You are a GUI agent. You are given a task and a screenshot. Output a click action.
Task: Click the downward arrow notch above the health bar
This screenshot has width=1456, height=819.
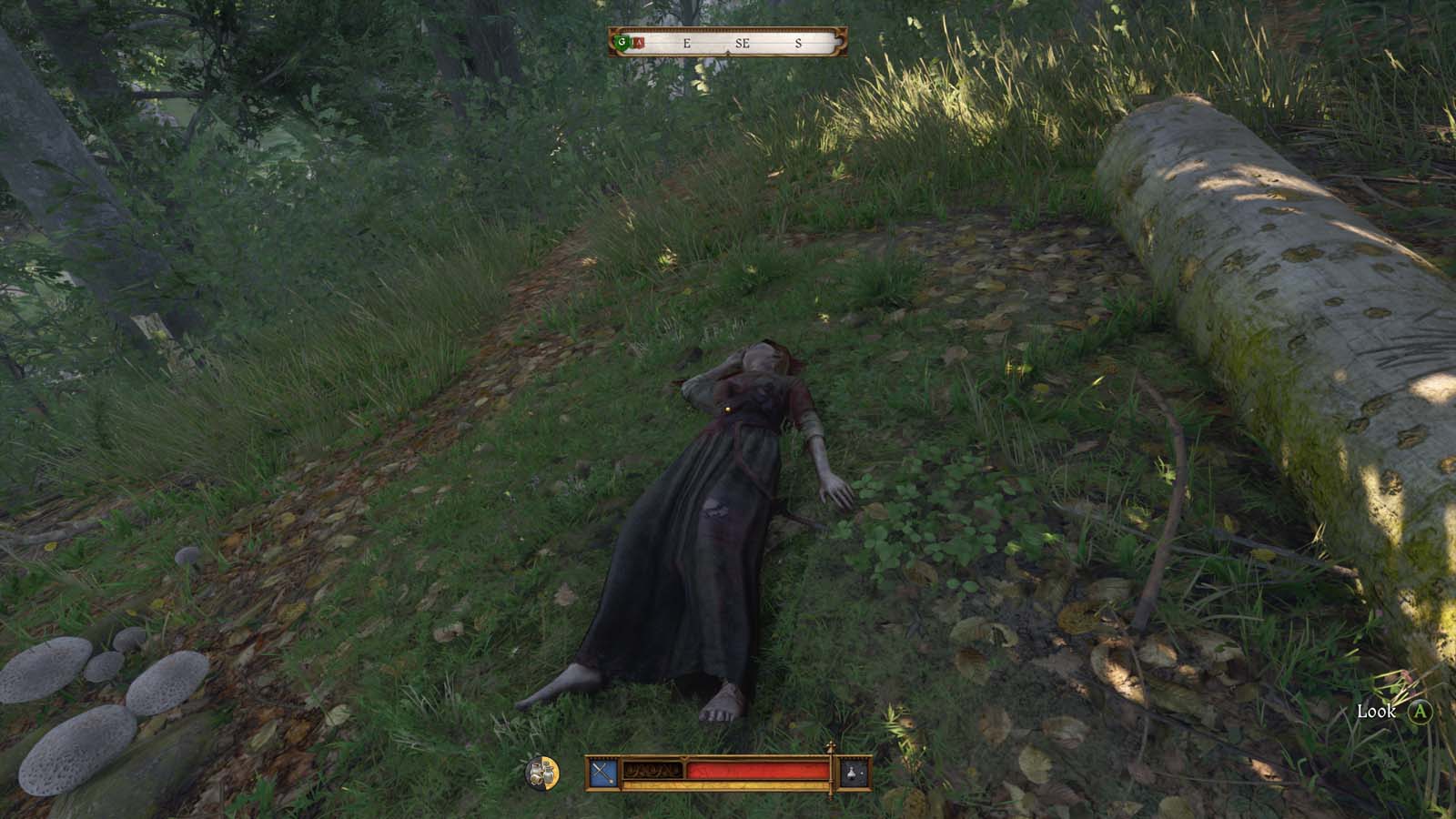[x=684, y=757]
